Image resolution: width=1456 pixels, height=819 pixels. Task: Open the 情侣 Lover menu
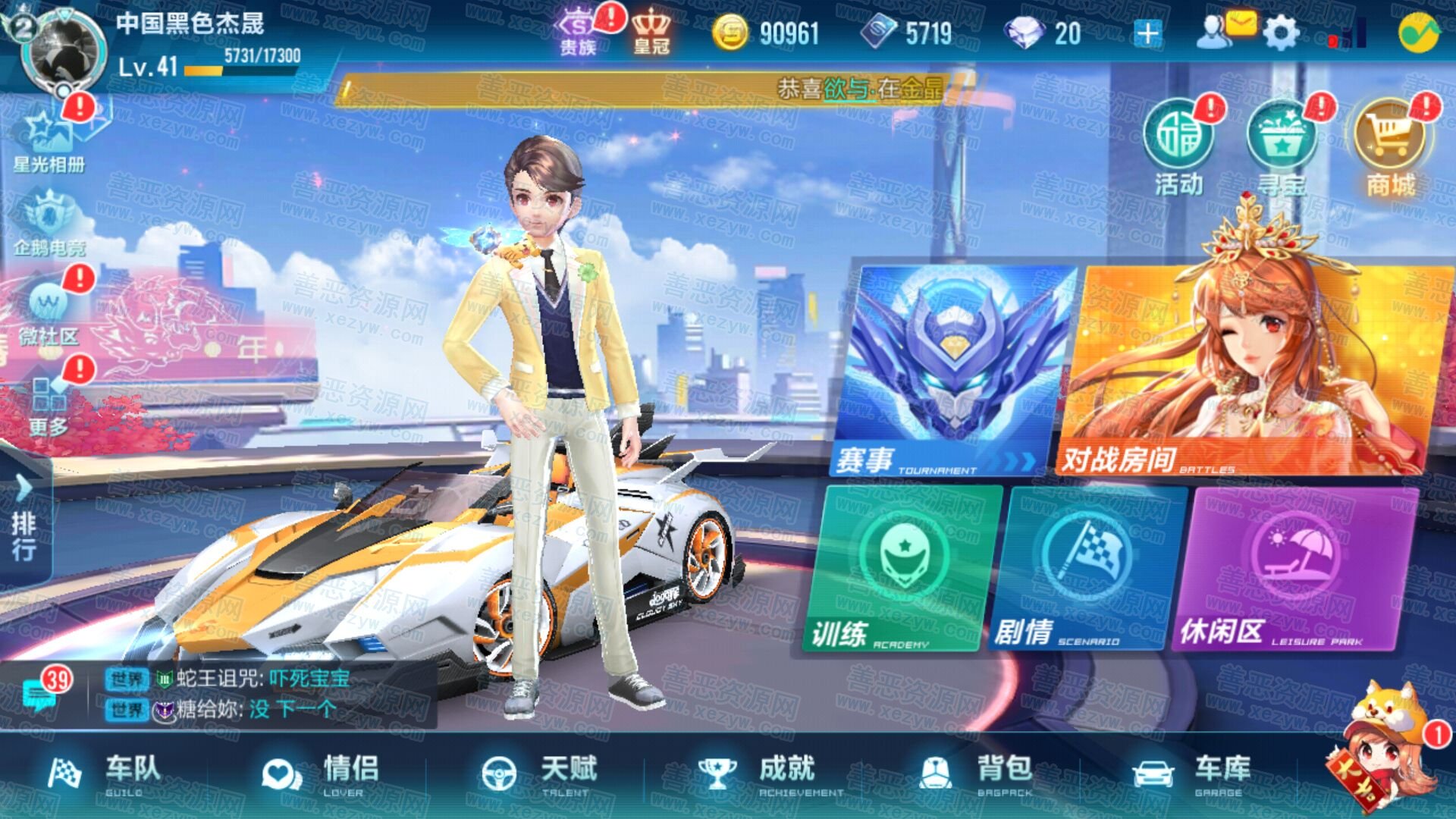pyautogui.click(x=322, y=773)
